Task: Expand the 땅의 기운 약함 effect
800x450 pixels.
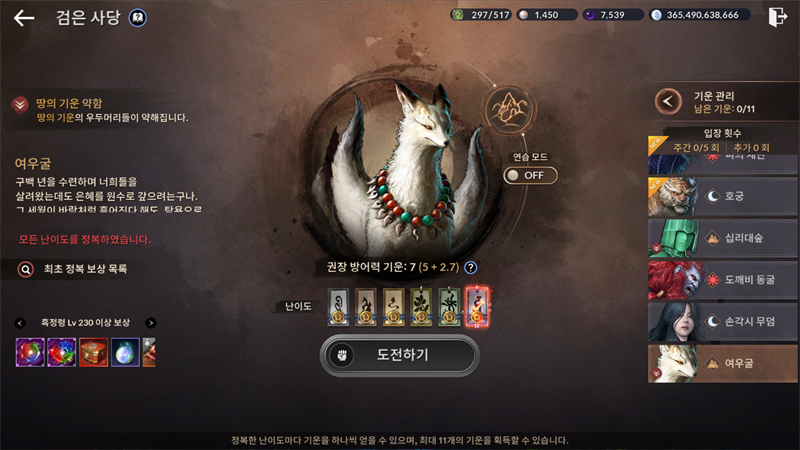Action: pos(20,104)
